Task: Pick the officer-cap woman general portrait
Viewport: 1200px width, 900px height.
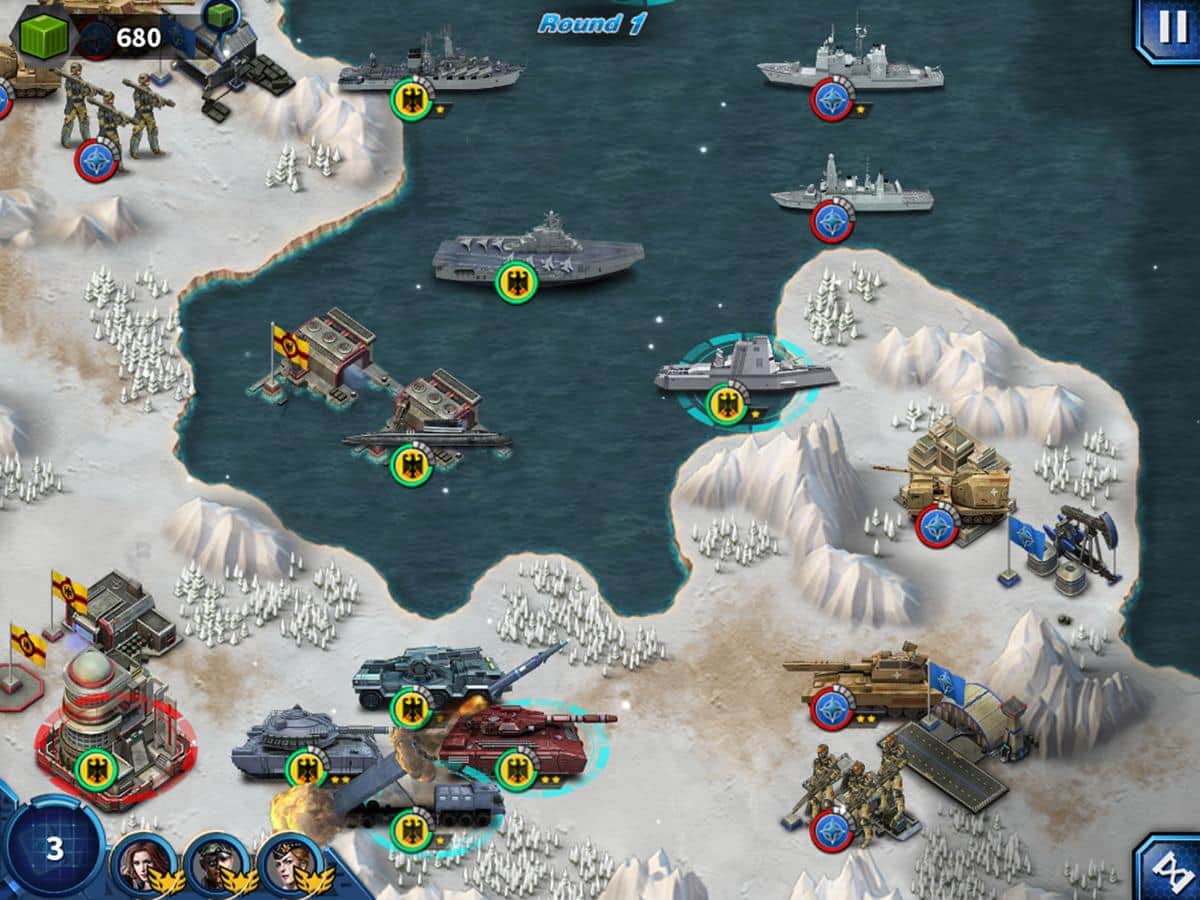Action: 290,863
